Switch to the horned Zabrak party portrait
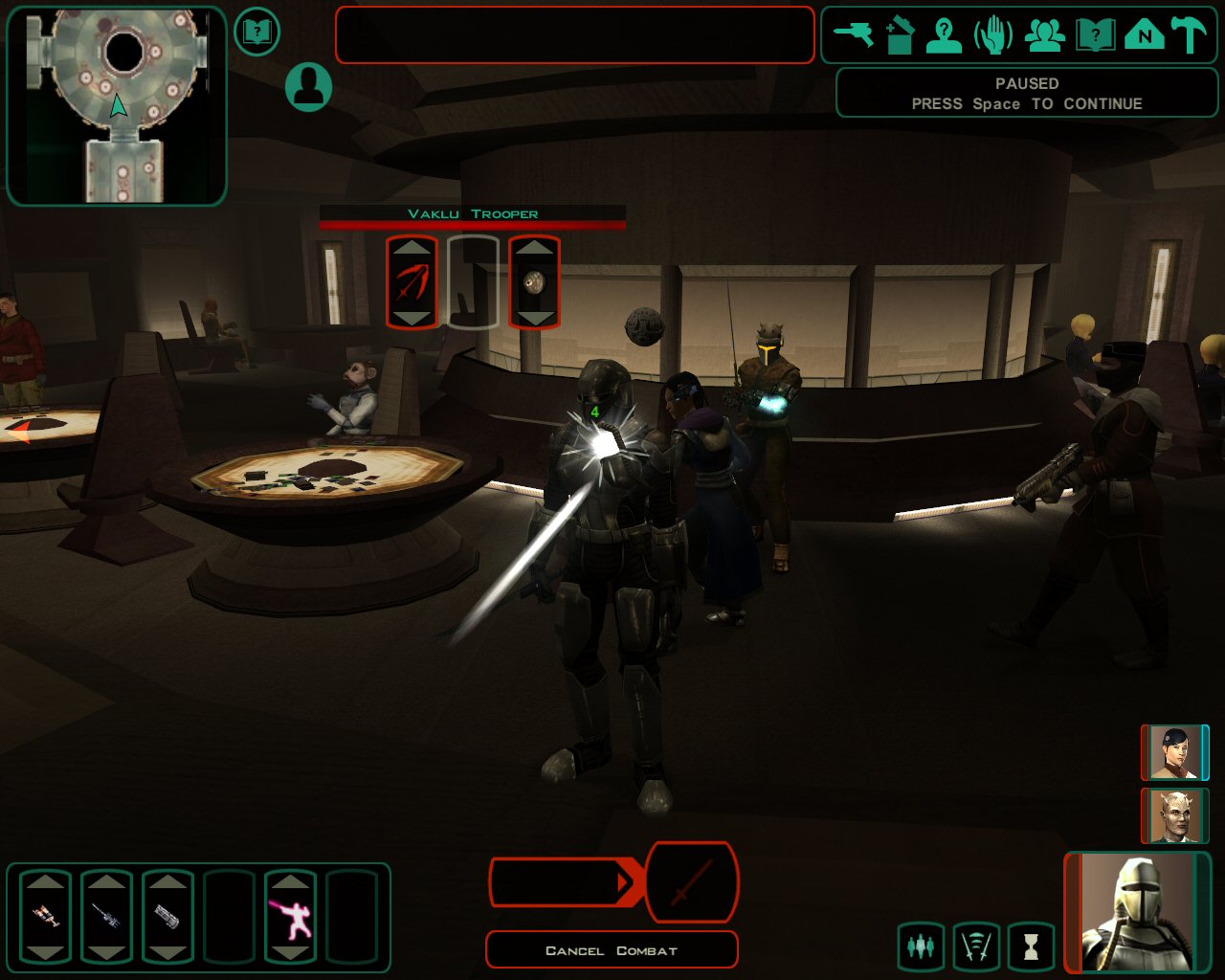Viewport: 1225px width, 980px height. tap(1174, 815)
